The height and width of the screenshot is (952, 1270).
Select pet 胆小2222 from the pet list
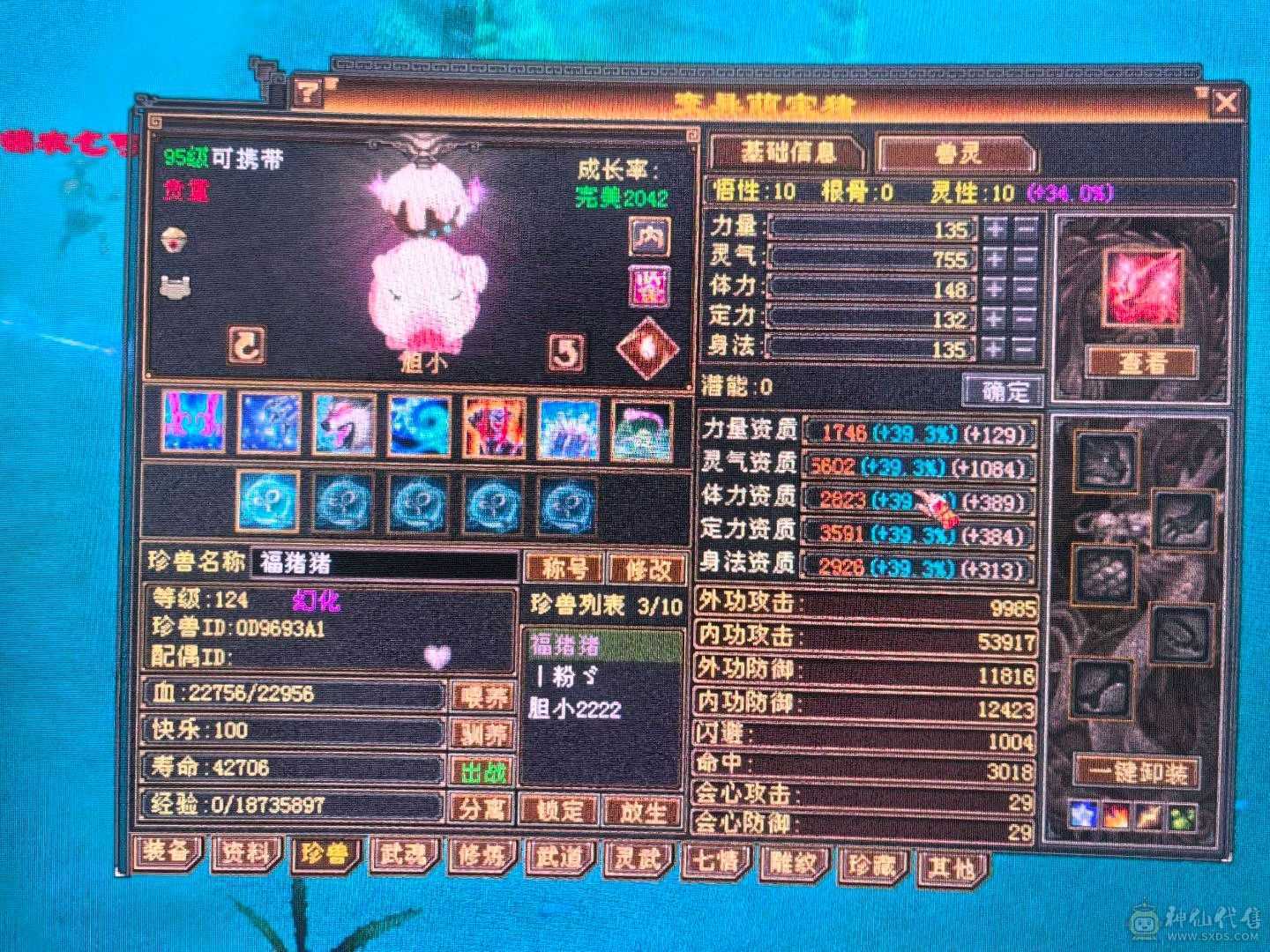[x=576, y=707]
